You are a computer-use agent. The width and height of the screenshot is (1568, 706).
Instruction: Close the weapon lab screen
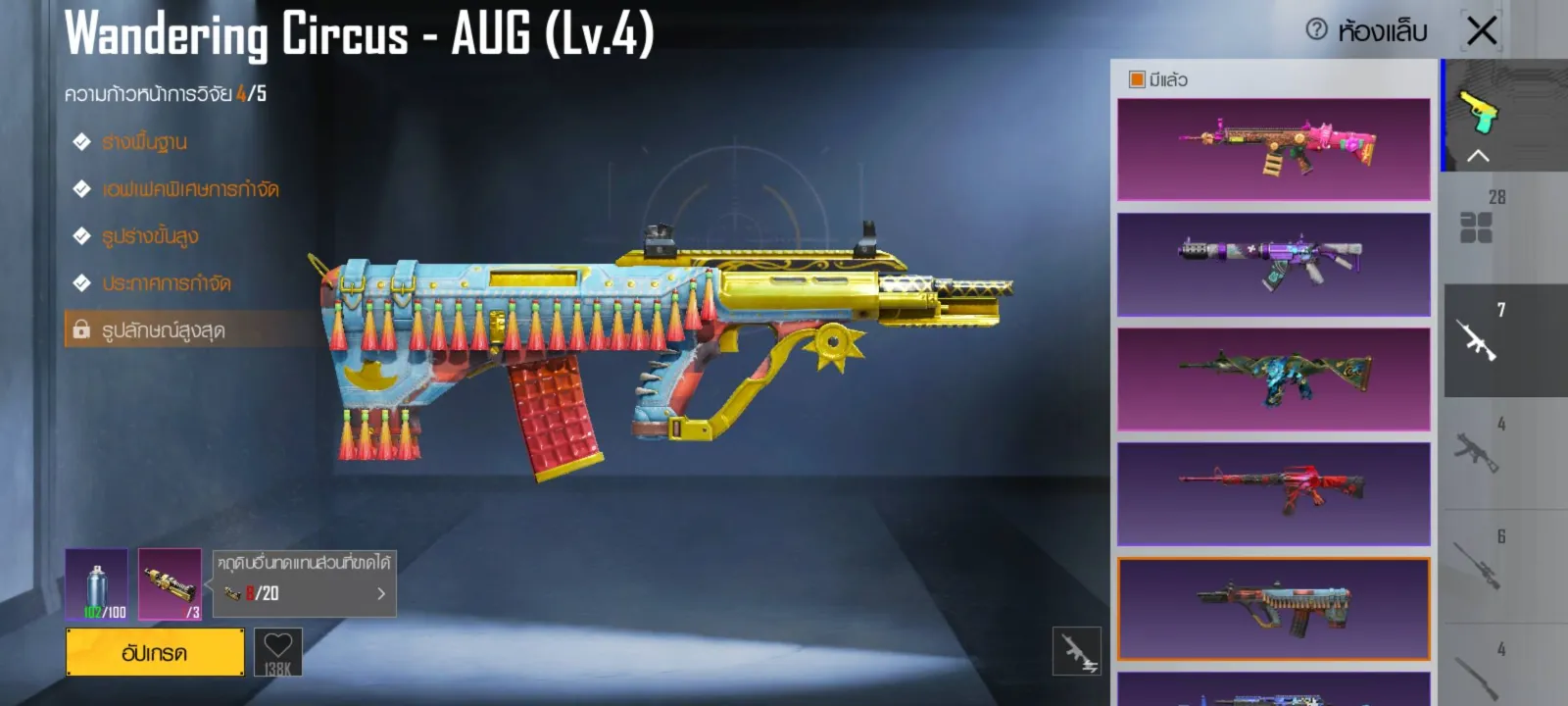click(x=1482, y=30)
